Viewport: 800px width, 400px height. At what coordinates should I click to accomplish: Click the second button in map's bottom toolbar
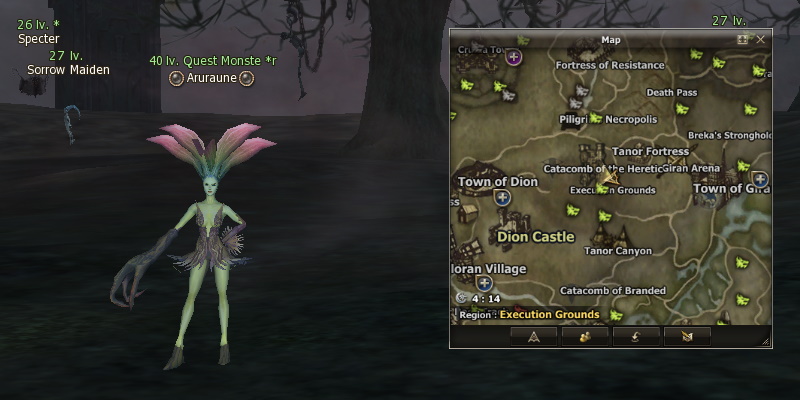tap(584, 336)
